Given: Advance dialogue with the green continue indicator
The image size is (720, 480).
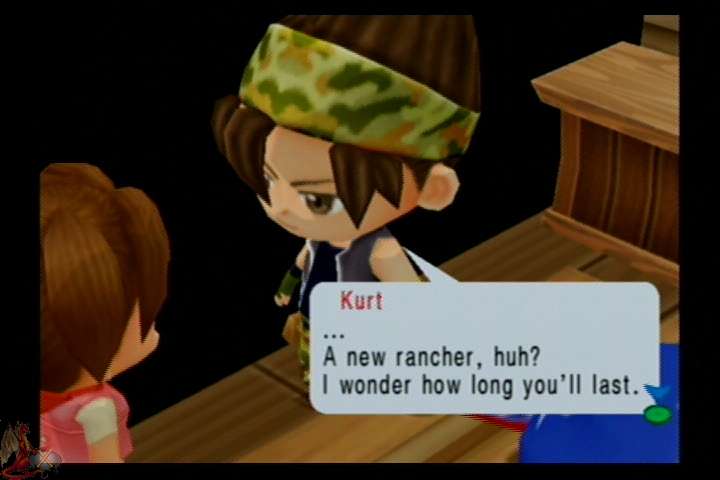Looking at the screenshot, I should point(657,413).
